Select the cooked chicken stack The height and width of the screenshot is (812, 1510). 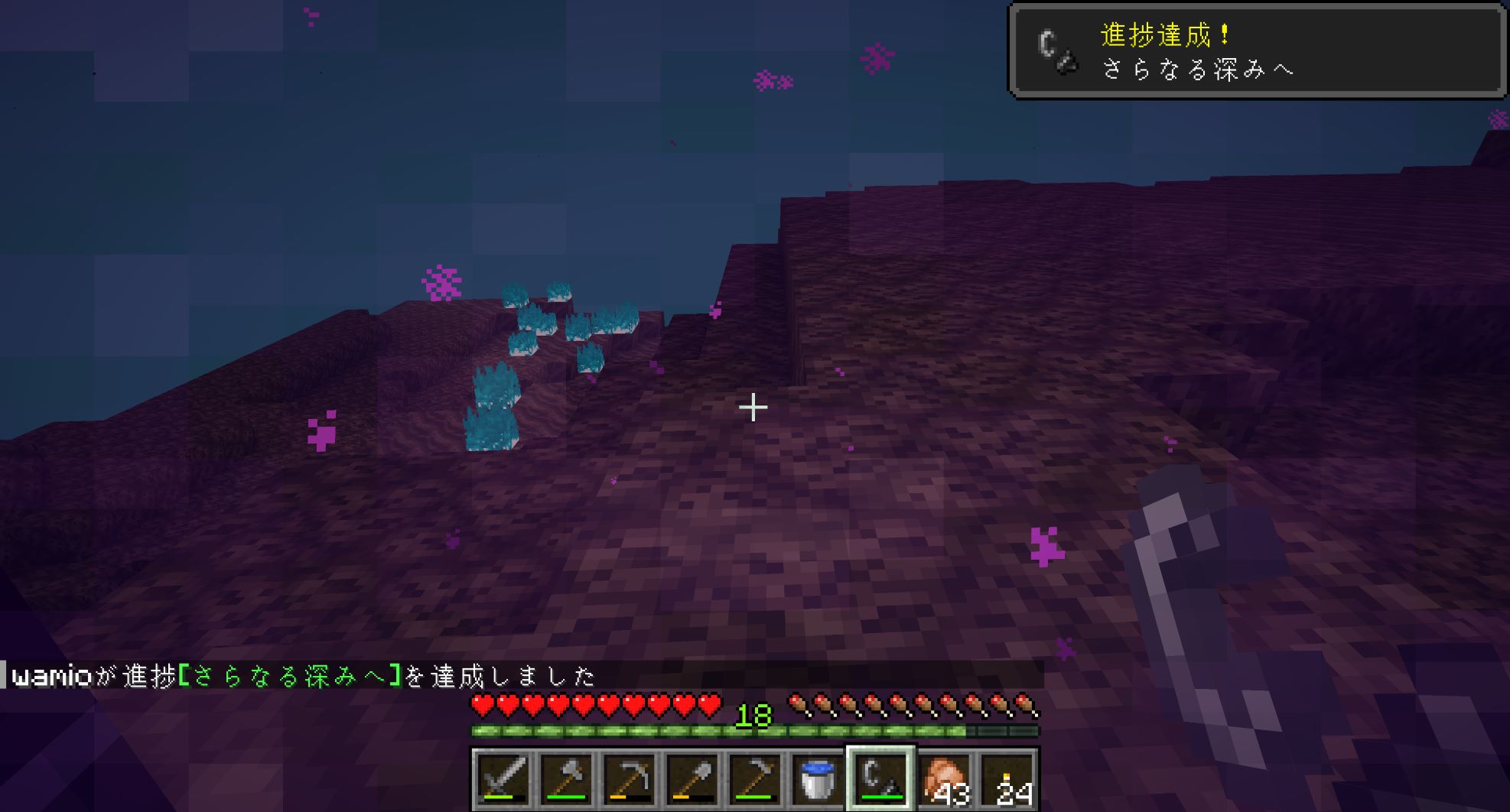pyautogui.click(x=944, y=779)
